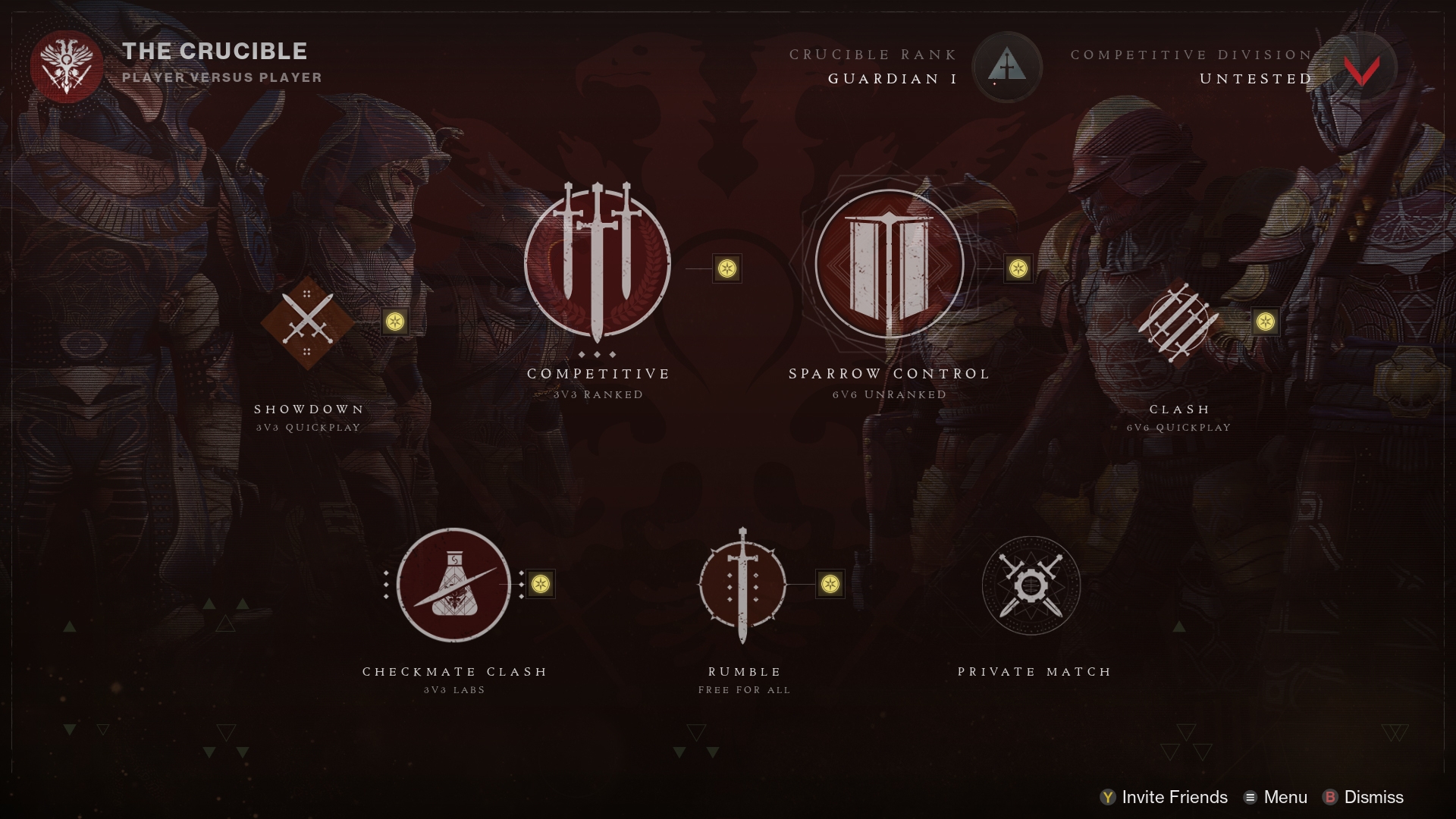1456x819 pixels.
Task: Open the Sparrow Control 6v6 playlist
Action: coord(889,264)
